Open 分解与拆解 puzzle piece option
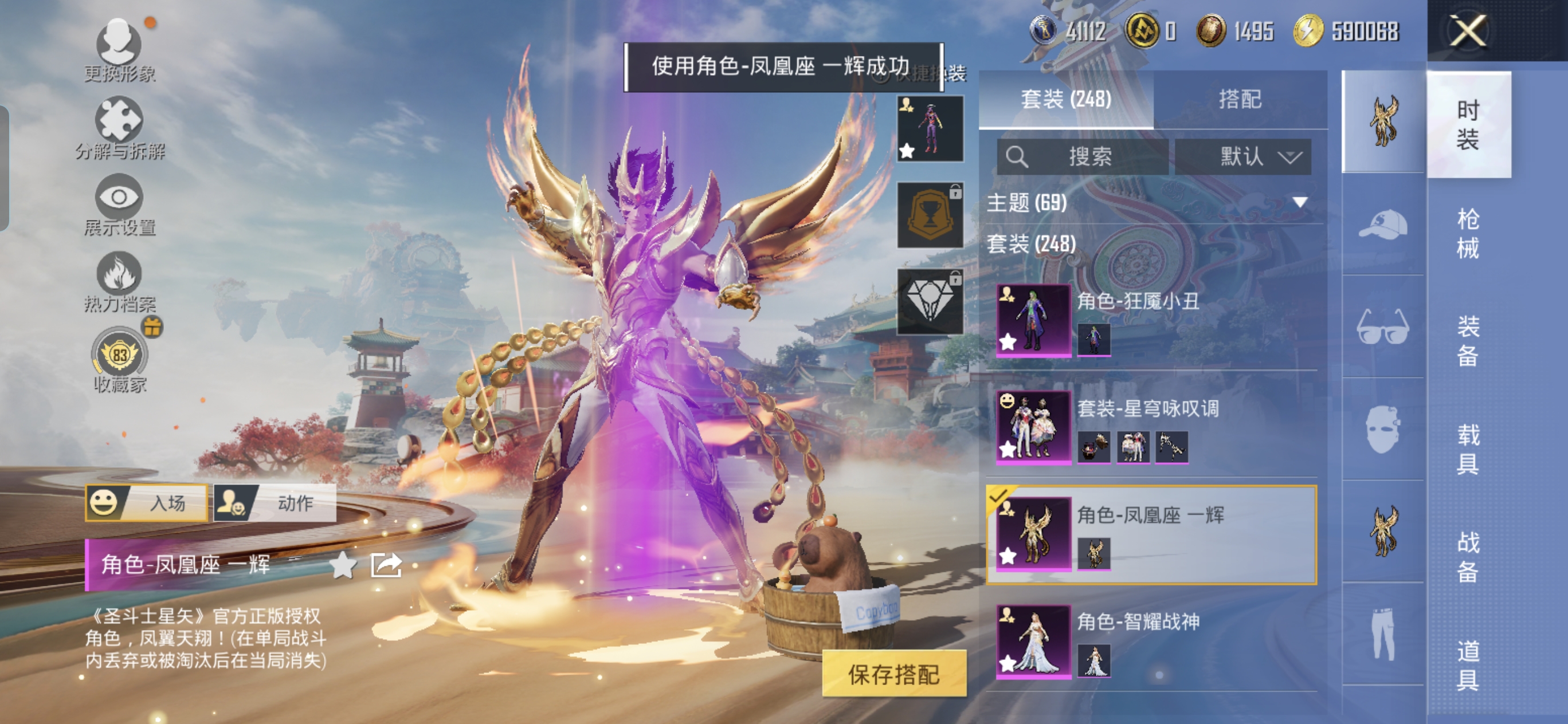The width and height of the screenshot is (1568, 724). click(119, 127)
